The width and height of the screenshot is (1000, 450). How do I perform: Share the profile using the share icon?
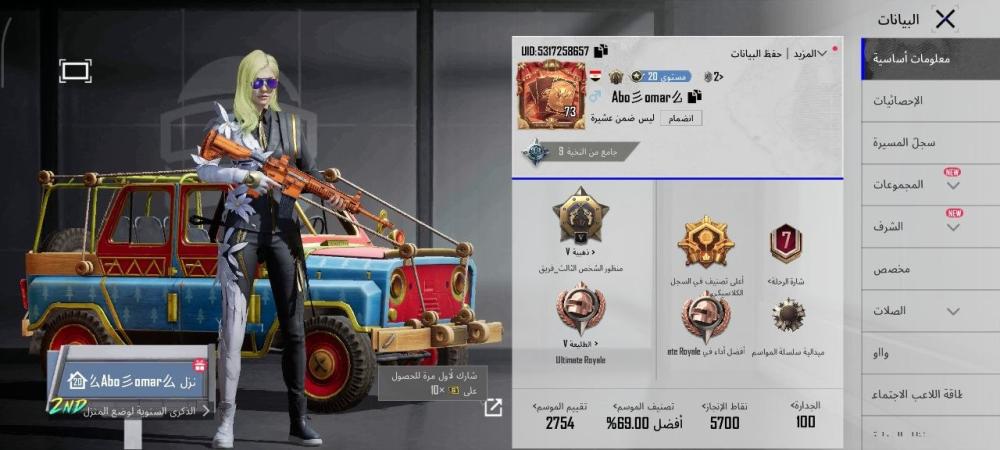pyautogui.click(x=493, y=407)
